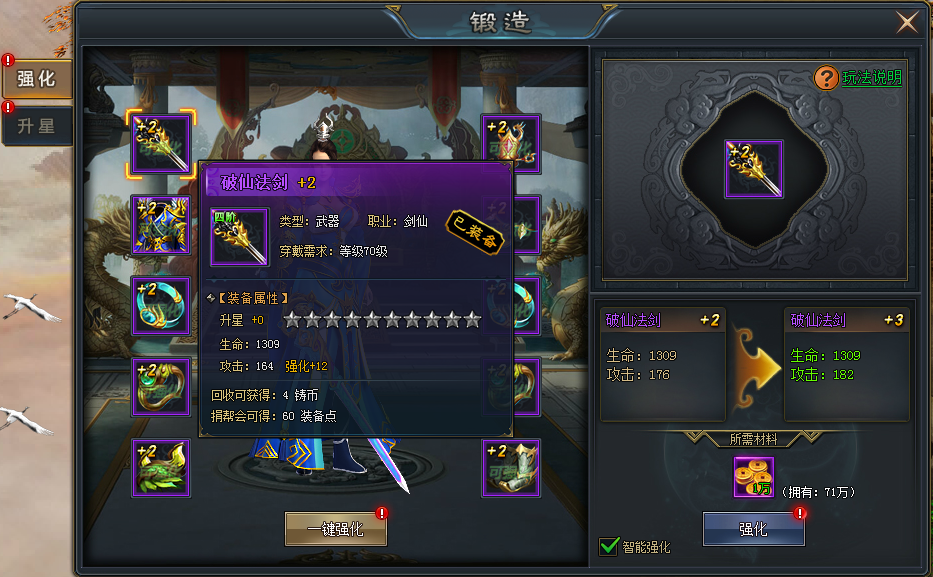933x577 pixels.
Task: Select the green leaf-shaped equipment slot
Action: (x=161, y=467)
